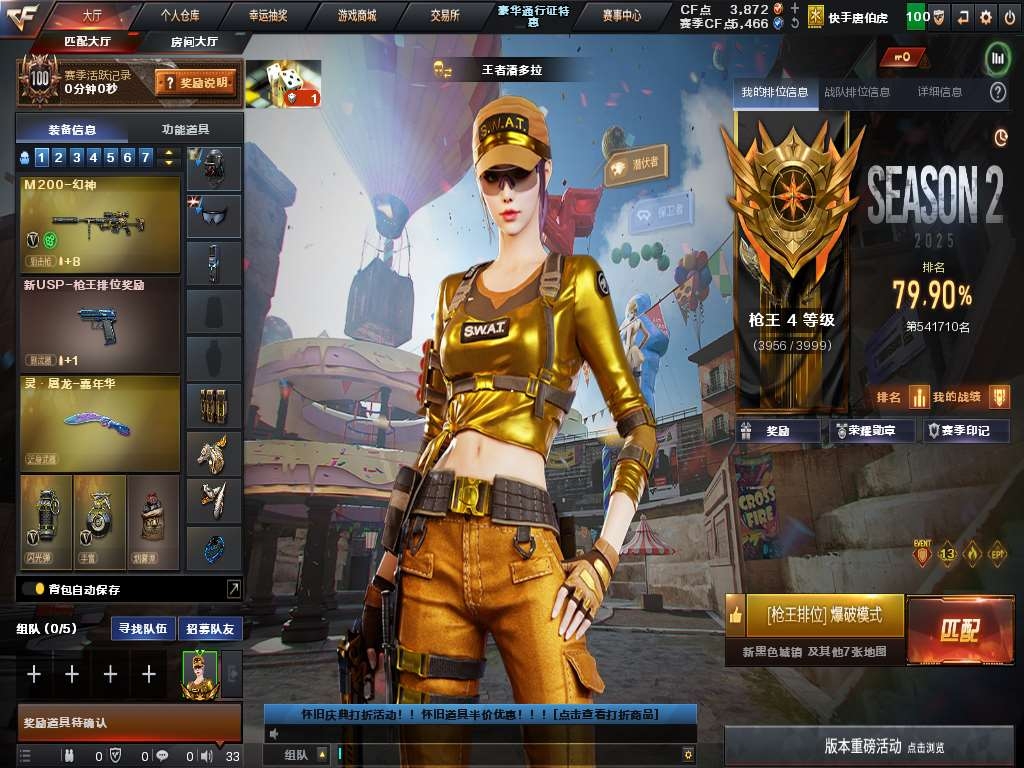
Task: Select the M200-幻神 sniper rifle slot
Action: pos(100,225)
